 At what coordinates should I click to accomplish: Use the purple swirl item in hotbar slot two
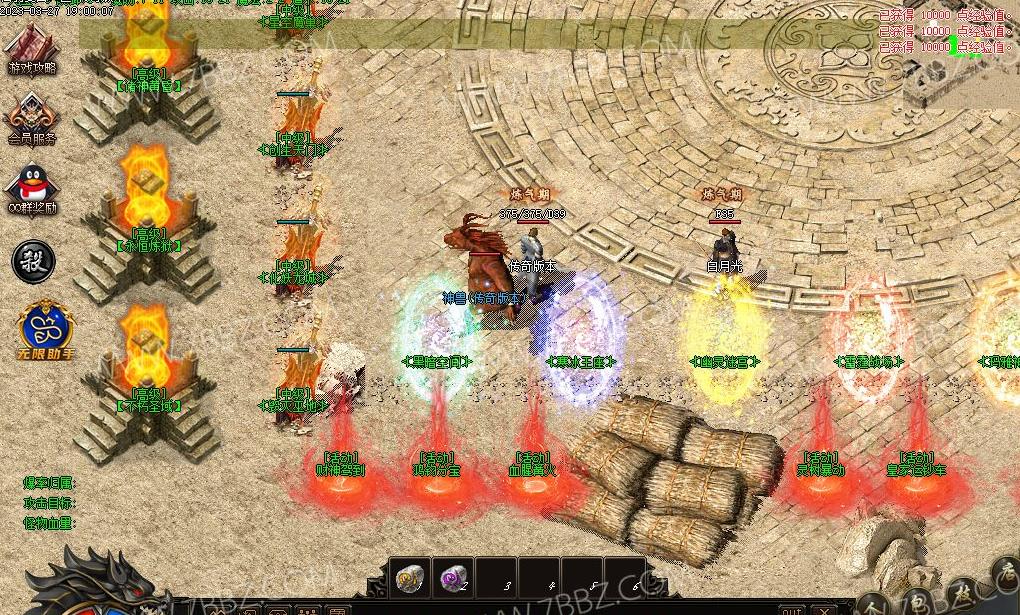454,577
